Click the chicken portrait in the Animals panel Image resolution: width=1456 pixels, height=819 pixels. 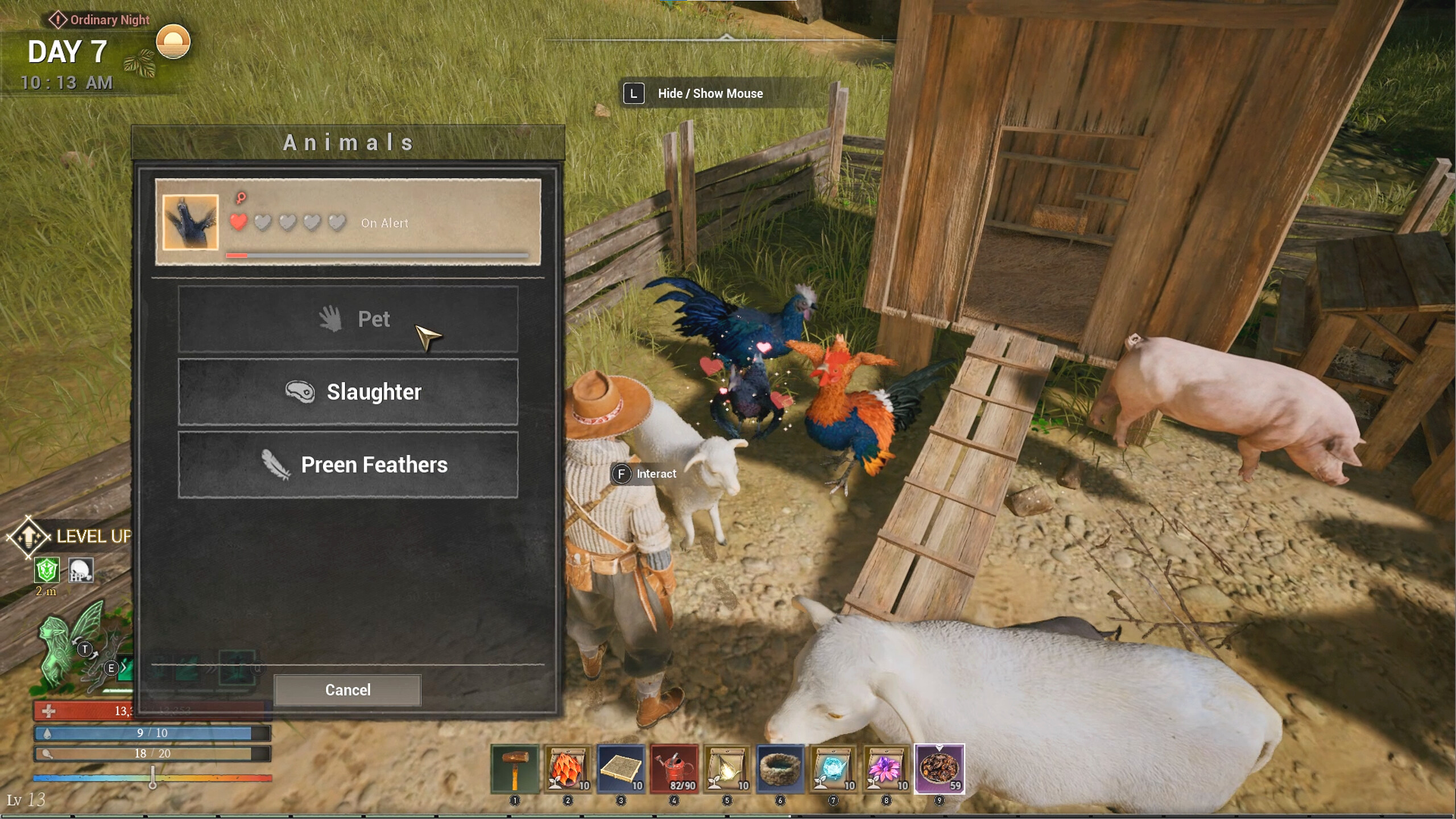coord(189,223)
